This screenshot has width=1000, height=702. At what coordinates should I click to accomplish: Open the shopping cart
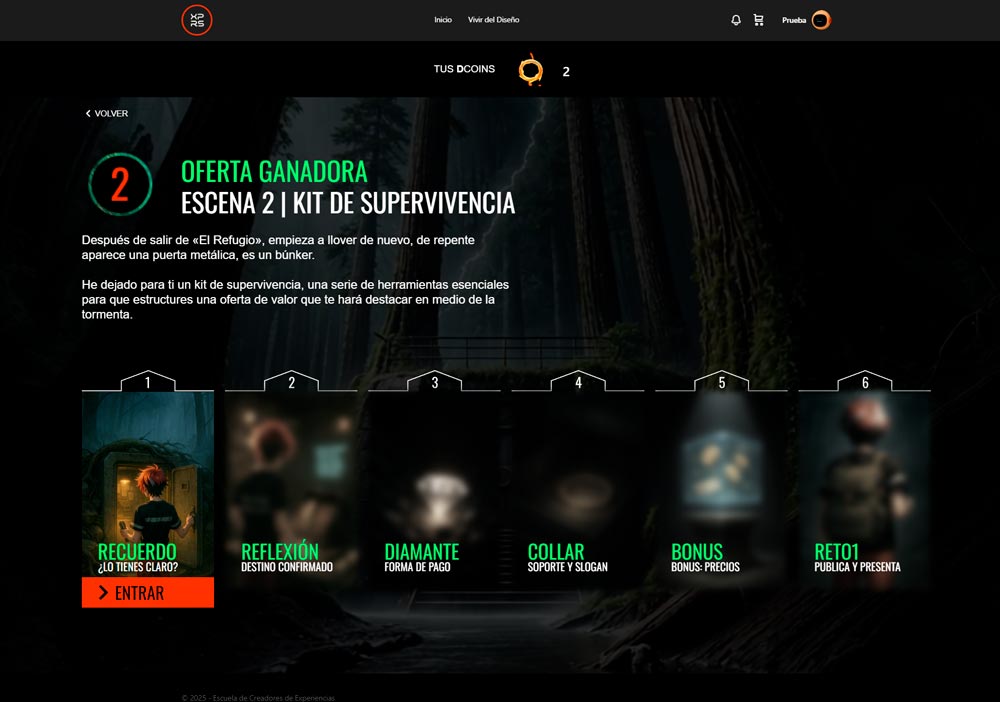coord(758,20)
